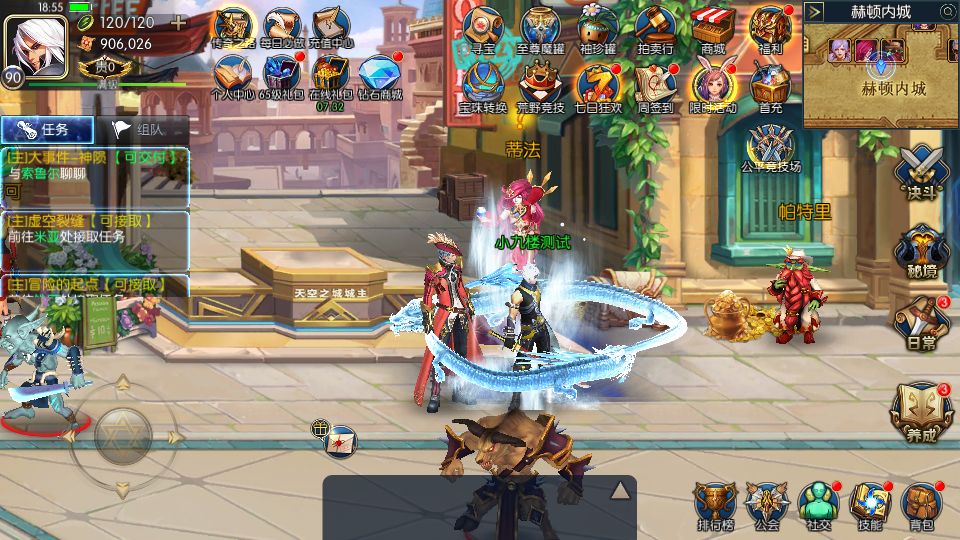The image size is (960, 540).
Task: Open the 在线礼包 online gift chest
Action: (x=329, y=75)
